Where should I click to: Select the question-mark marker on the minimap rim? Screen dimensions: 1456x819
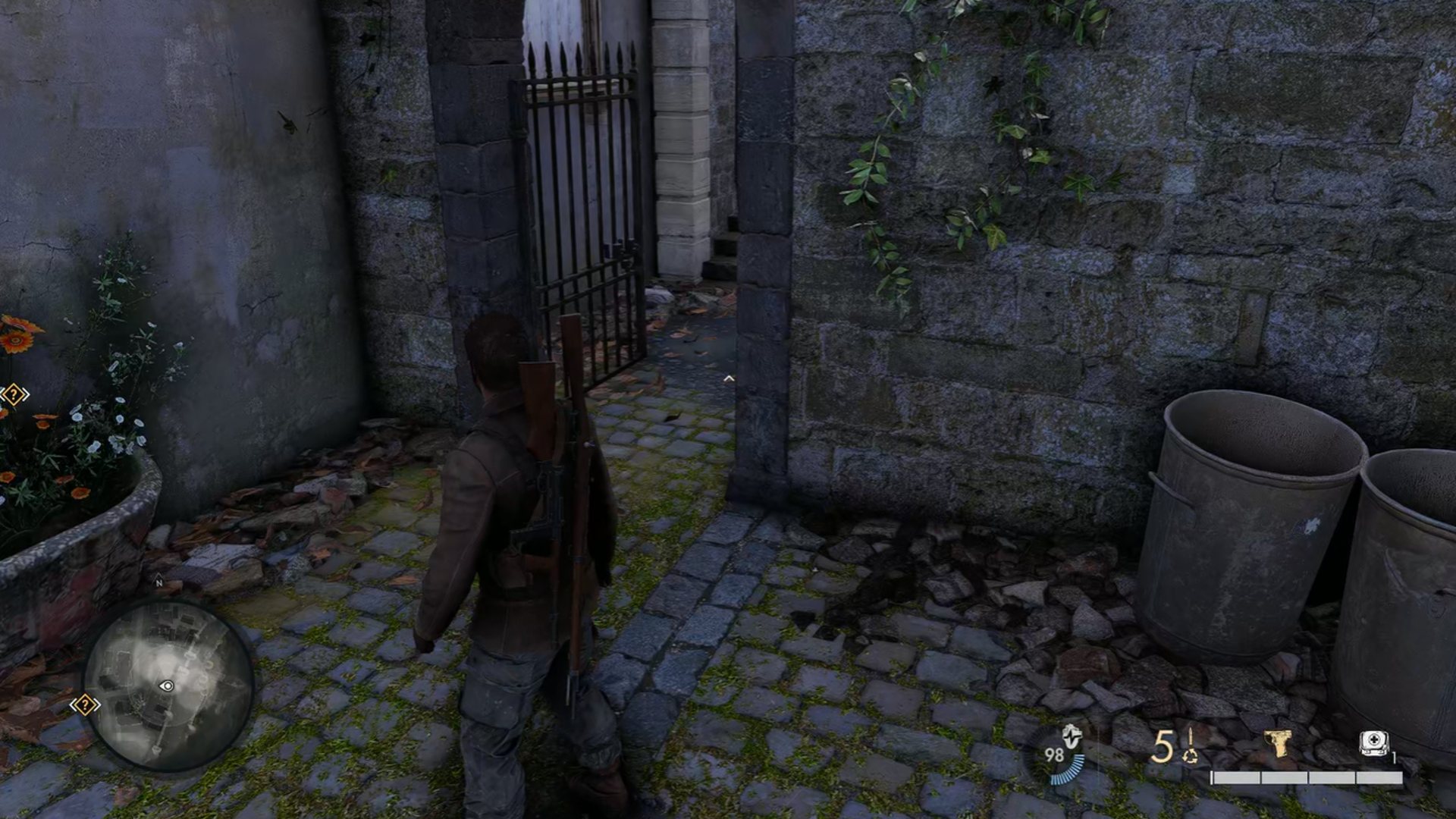coord(84,705)
